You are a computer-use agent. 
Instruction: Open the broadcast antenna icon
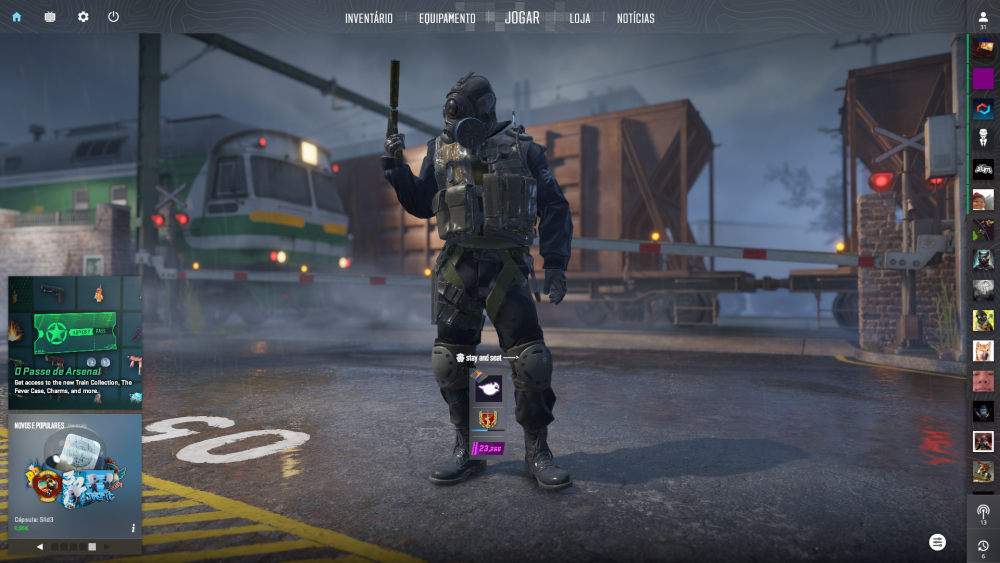click(983, 512)
